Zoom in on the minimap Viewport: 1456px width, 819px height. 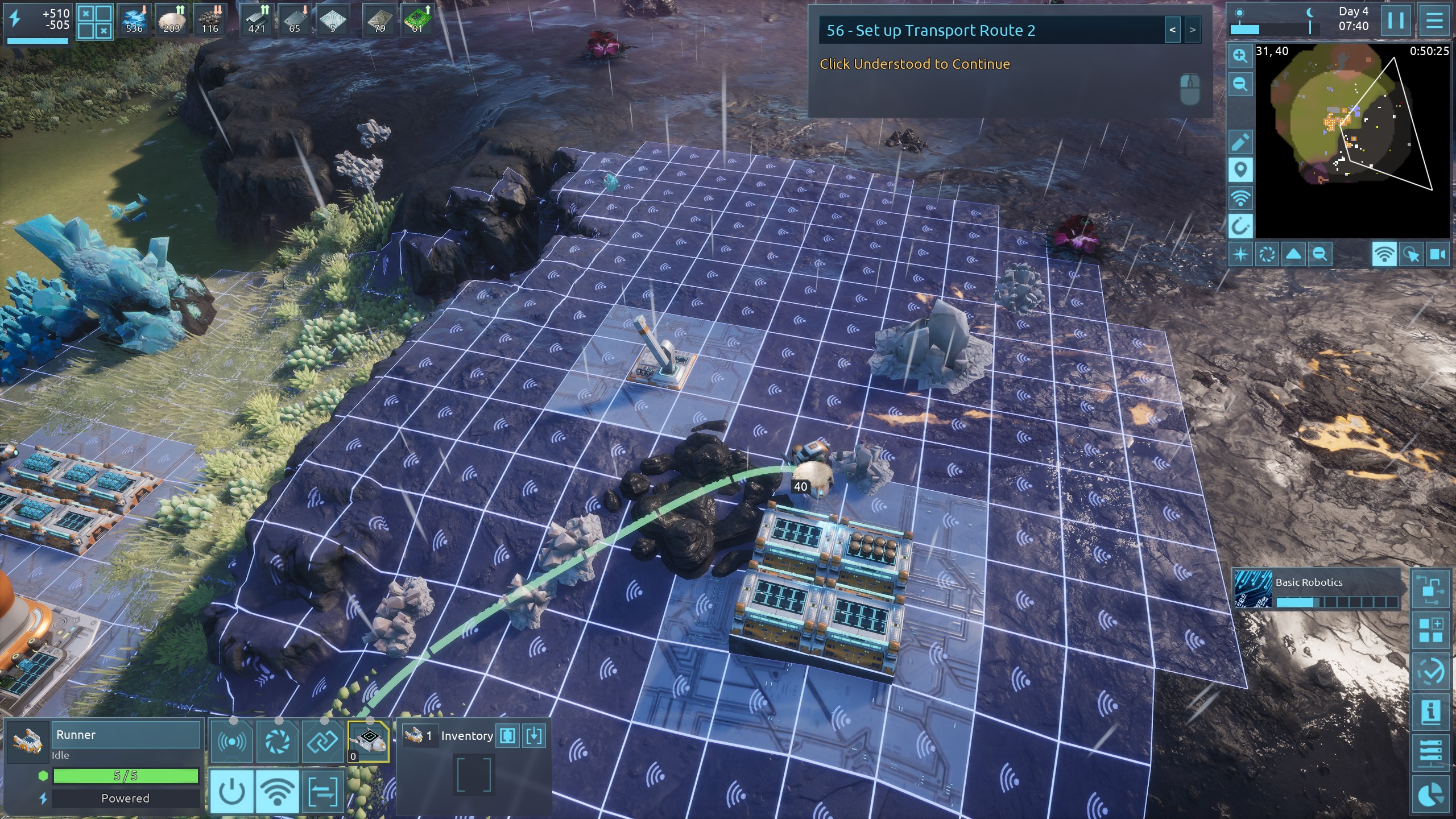pyautogui.click(x=1240, y=56)
